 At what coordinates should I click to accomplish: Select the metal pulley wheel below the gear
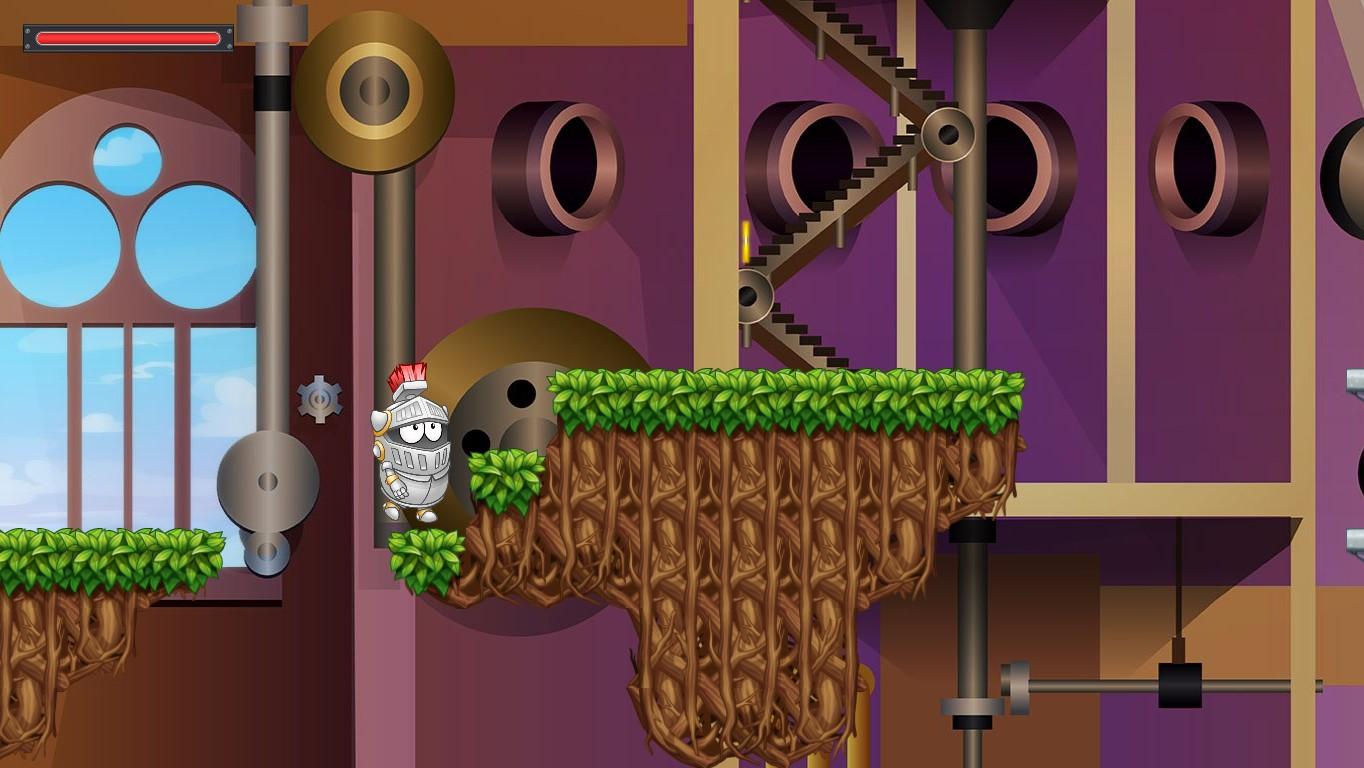(266, 479)
